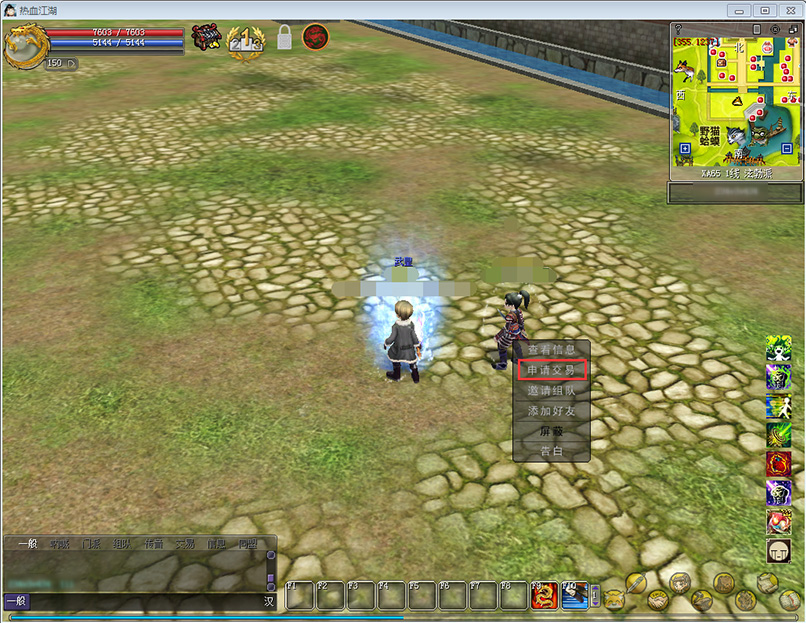
Task: Switch to the 交易 chat tab
Action: click(x=184, y=545)
